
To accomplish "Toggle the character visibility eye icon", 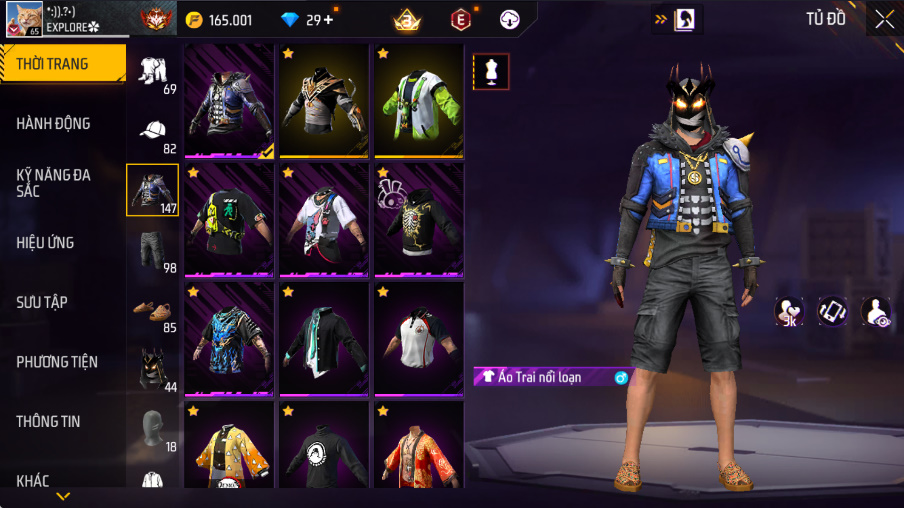I will (x=875, y=311).
